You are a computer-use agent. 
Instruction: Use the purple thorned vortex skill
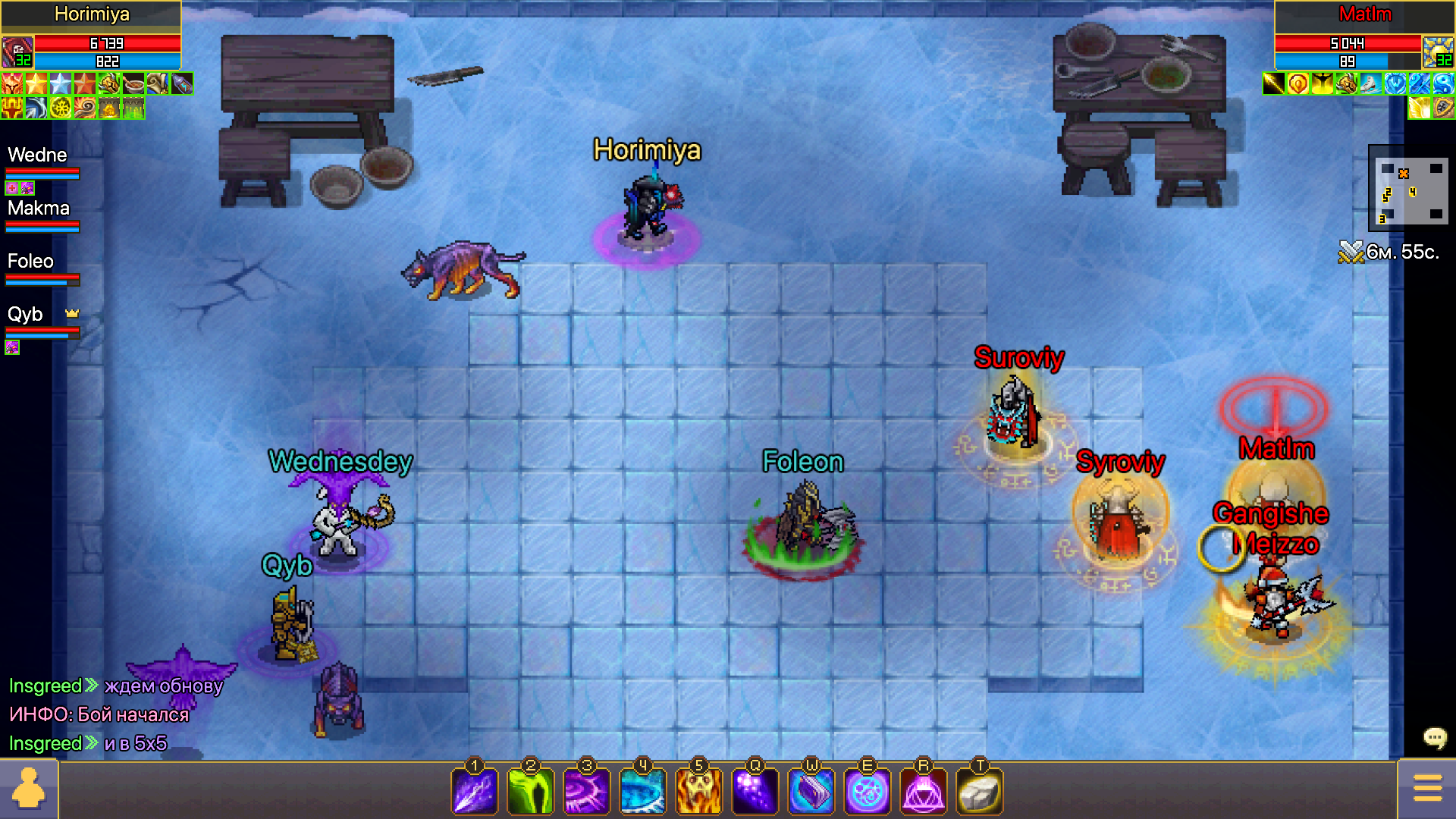pos(587,791)
